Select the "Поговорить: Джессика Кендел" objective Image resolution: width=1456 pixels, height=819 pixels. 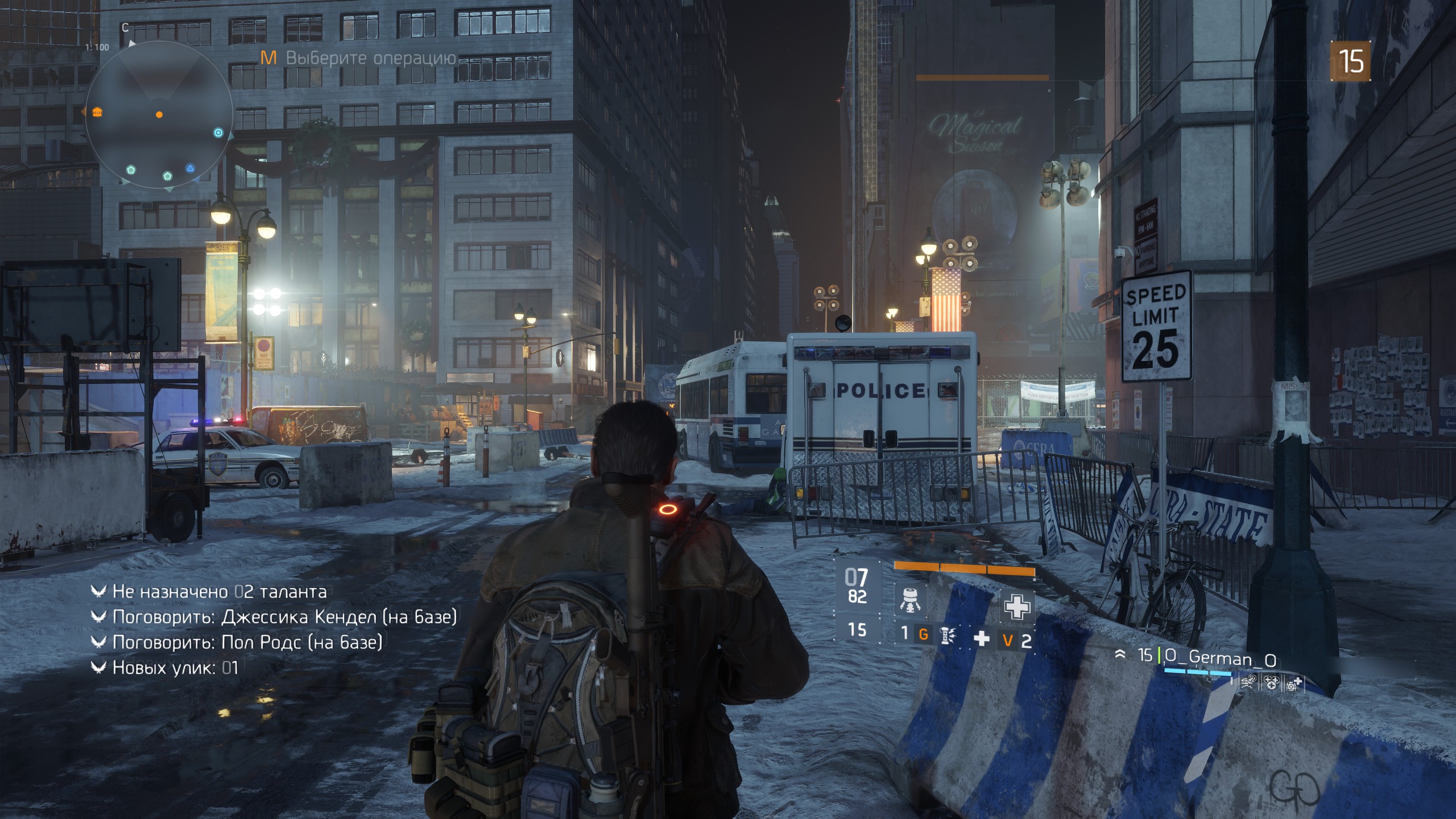(284, 617)
